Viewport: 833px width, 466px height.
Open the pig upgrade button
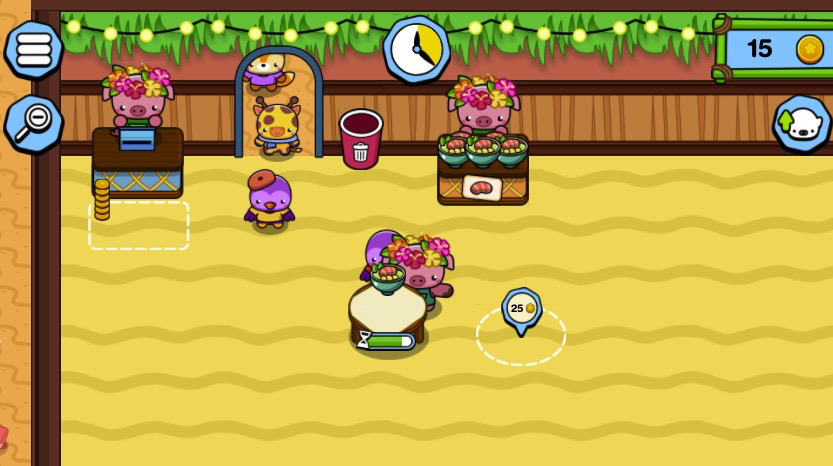click(801, 124)
